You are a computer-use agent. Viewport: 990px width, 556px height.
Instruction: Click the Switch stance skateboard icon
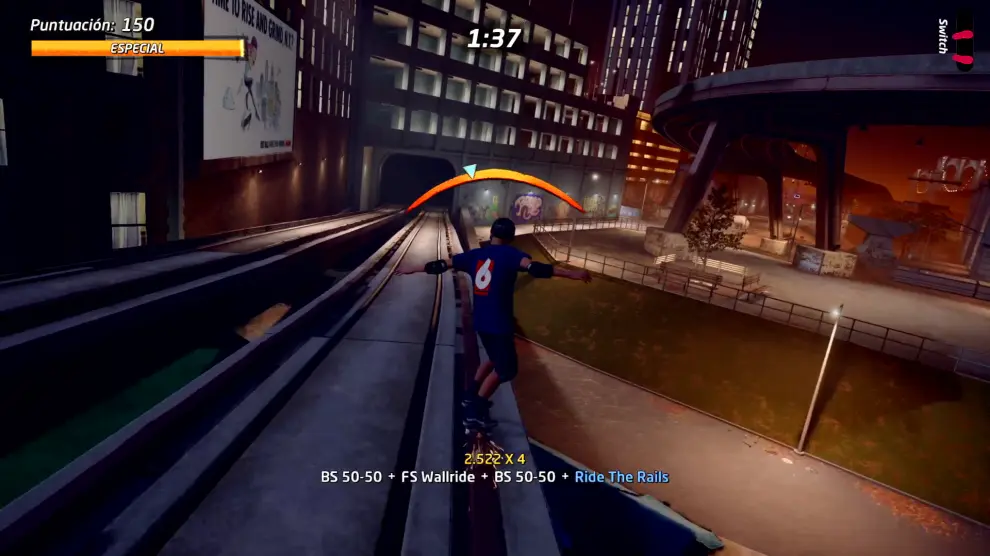(x=962, y=42)
